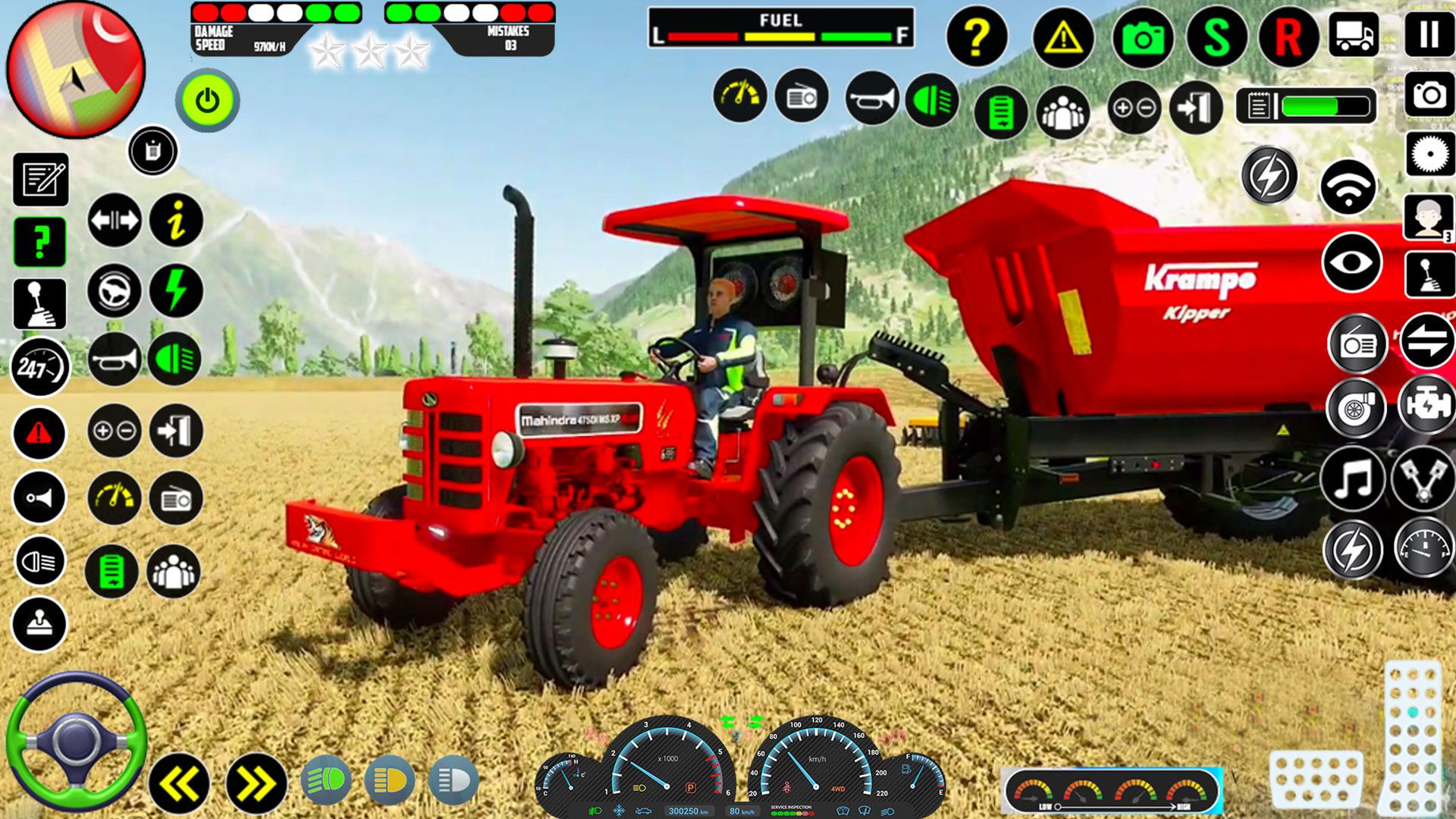Open the music note button
The width and height of the screenshot is (1456, 819).
[1354, 479]
